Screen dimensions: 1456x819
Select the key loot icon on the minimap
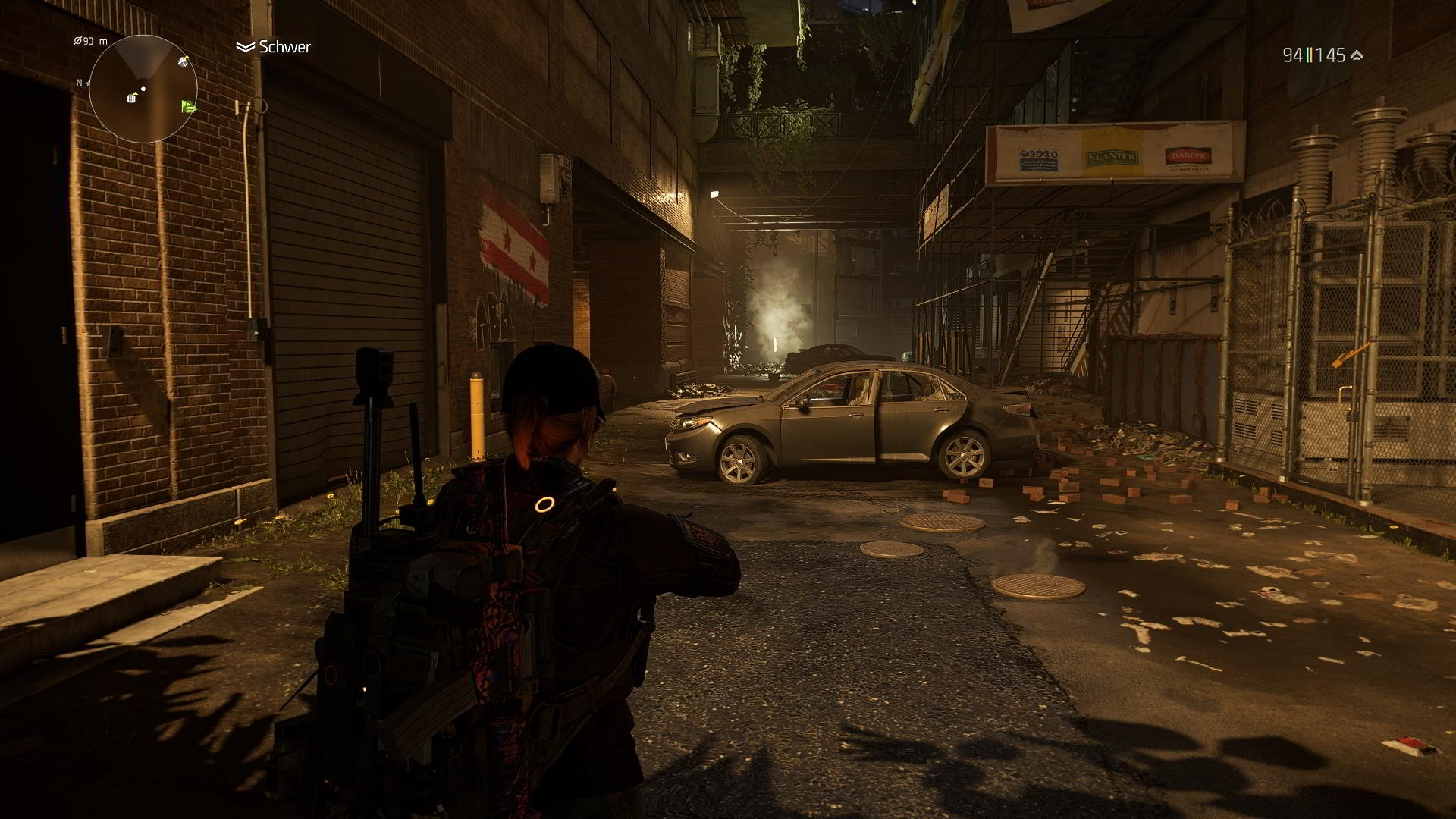(183, 62)
